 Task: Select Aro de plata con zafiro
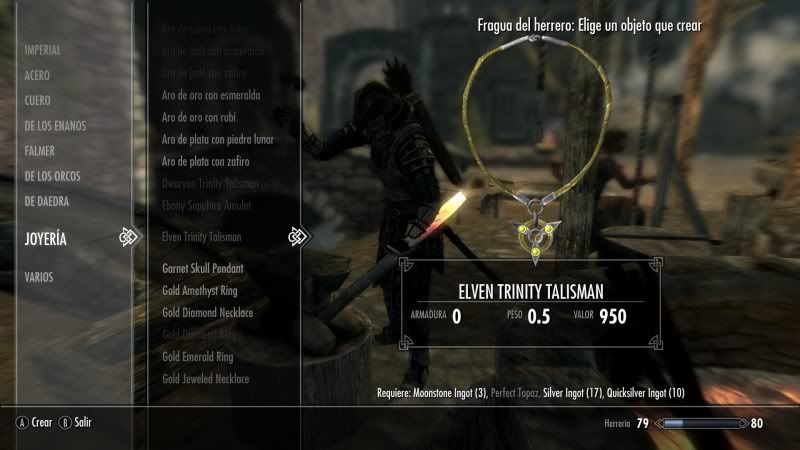205,161
